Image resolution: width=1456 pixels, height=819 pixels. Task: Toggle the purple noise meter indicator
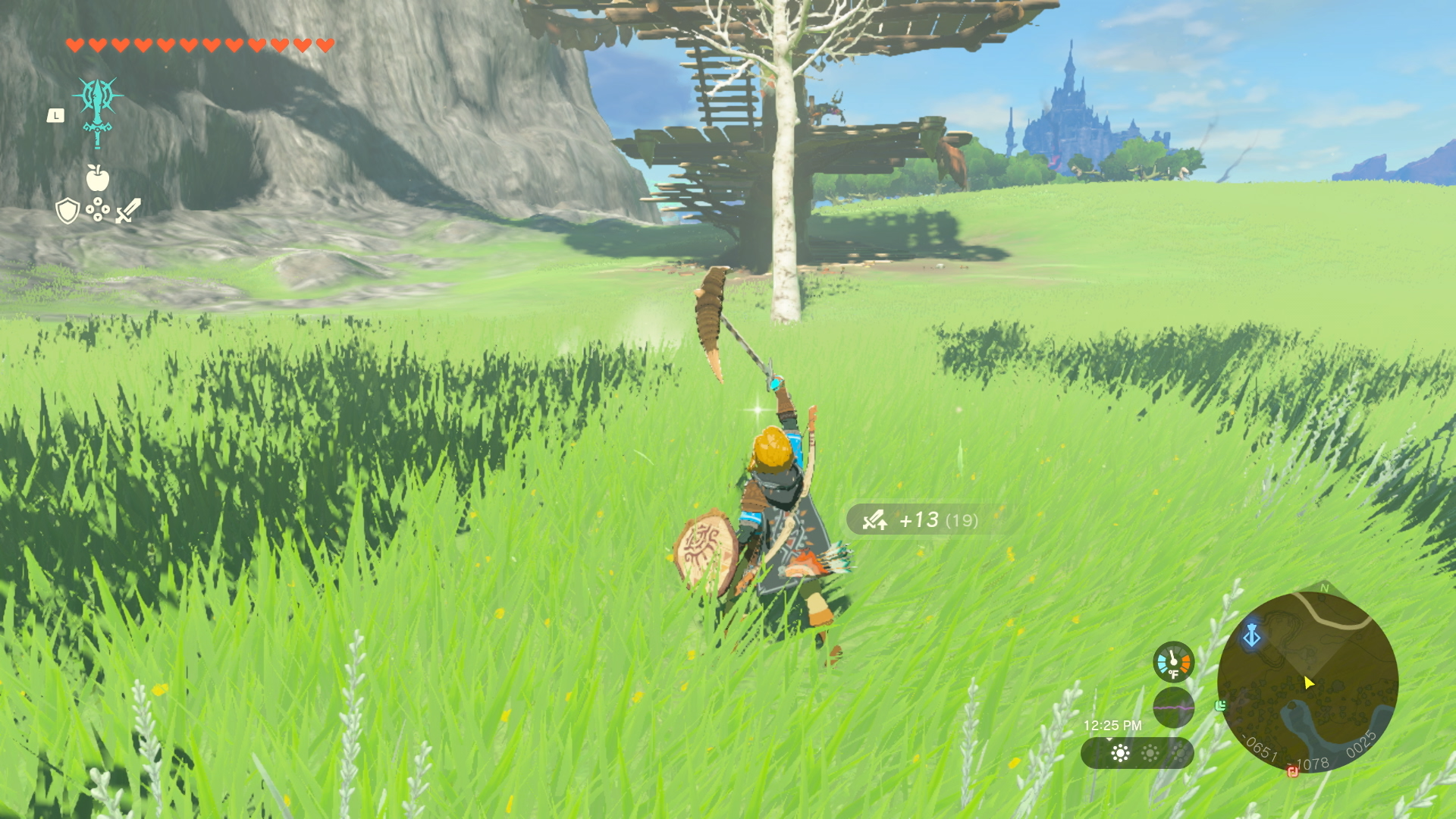point(1174,708)
